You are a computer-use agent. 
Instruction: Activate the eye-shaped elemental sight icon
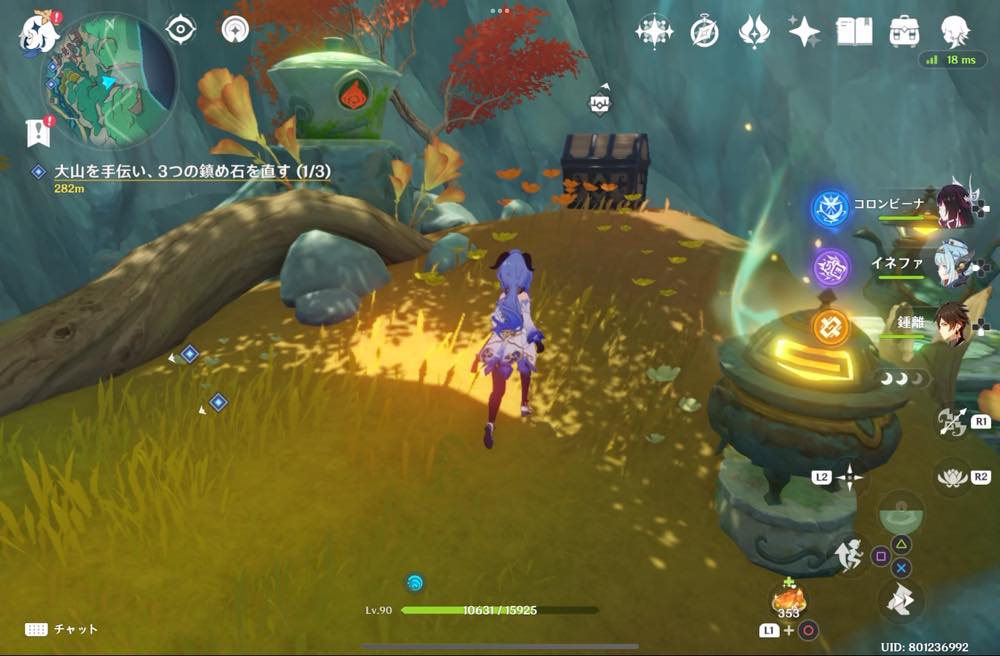(180, 30)
